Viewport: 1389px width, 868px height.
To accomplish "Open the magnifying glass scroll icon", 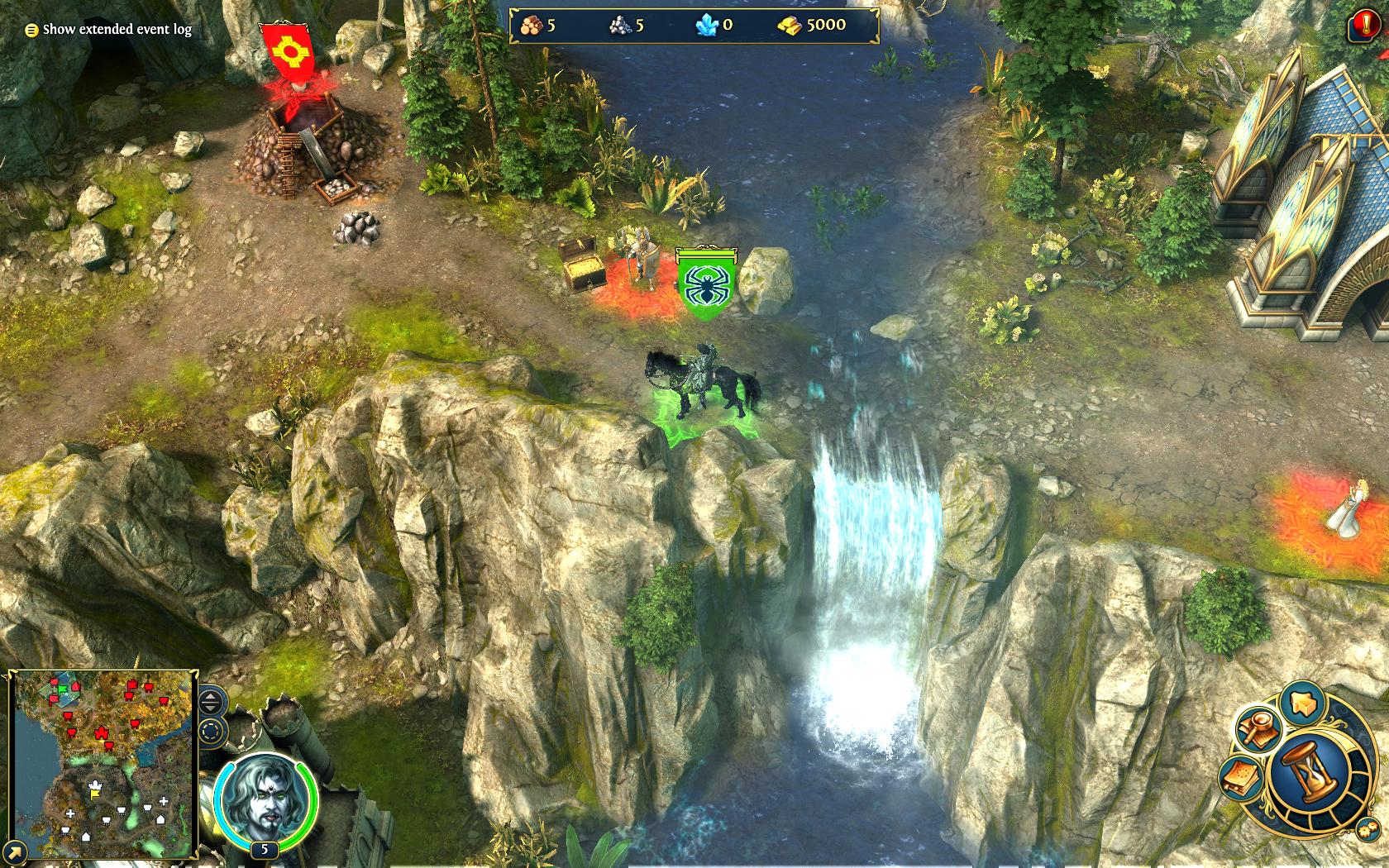I will (x=1259, y=729).
